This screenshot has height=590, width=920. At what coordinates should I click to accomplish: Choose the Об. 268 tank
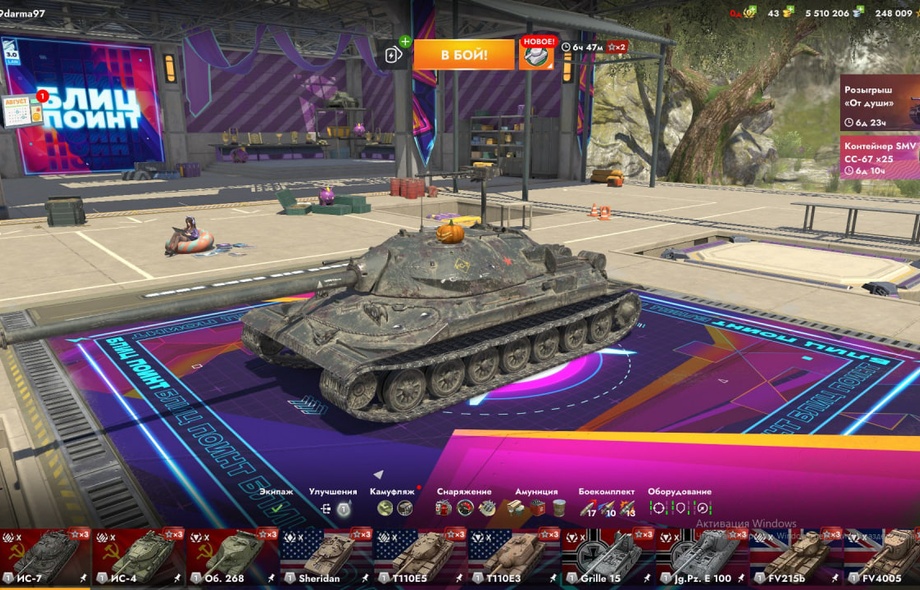[233, 558]
